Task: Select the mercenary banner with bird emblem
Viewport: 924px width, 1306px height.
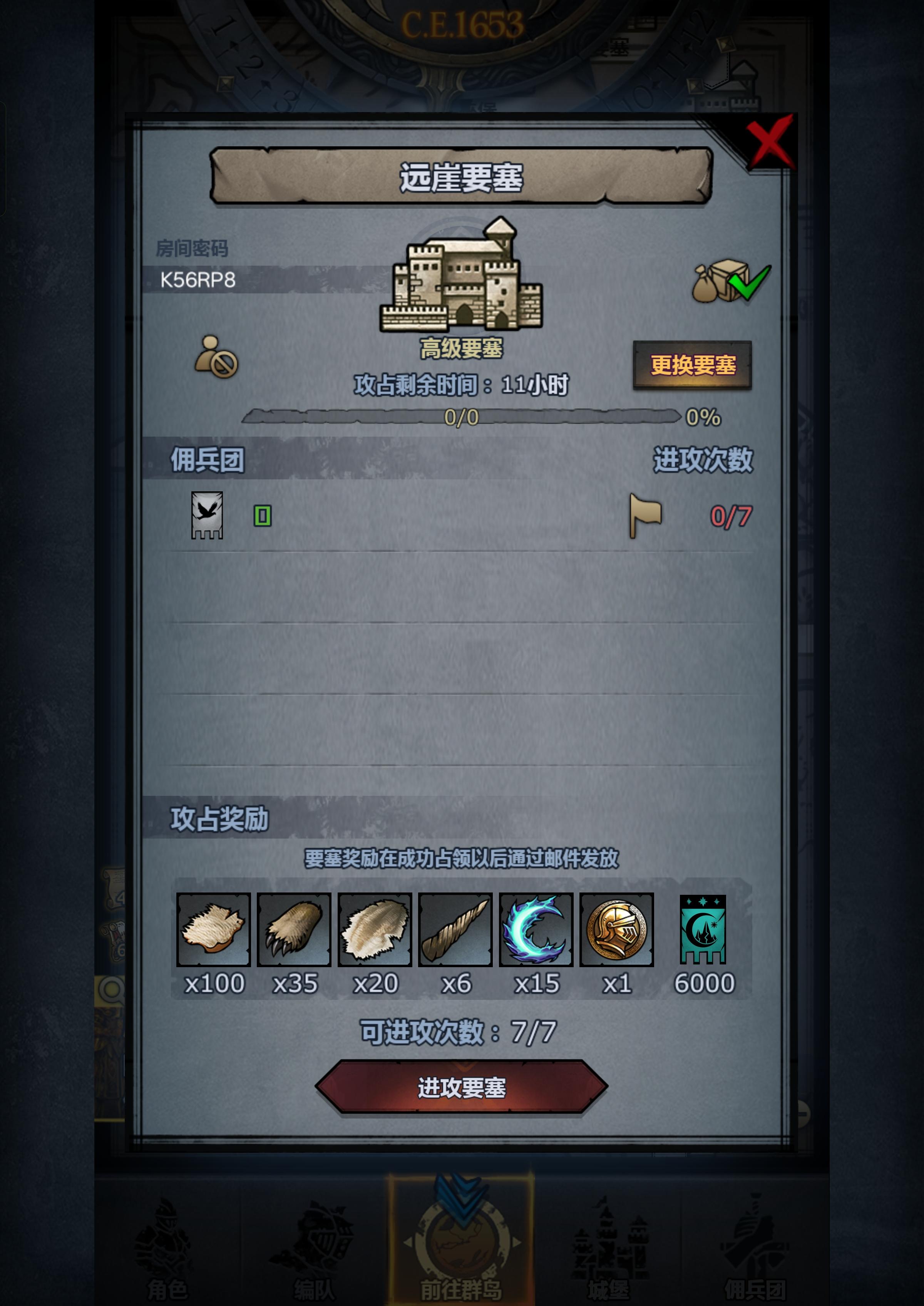Action: click(208, 518)
